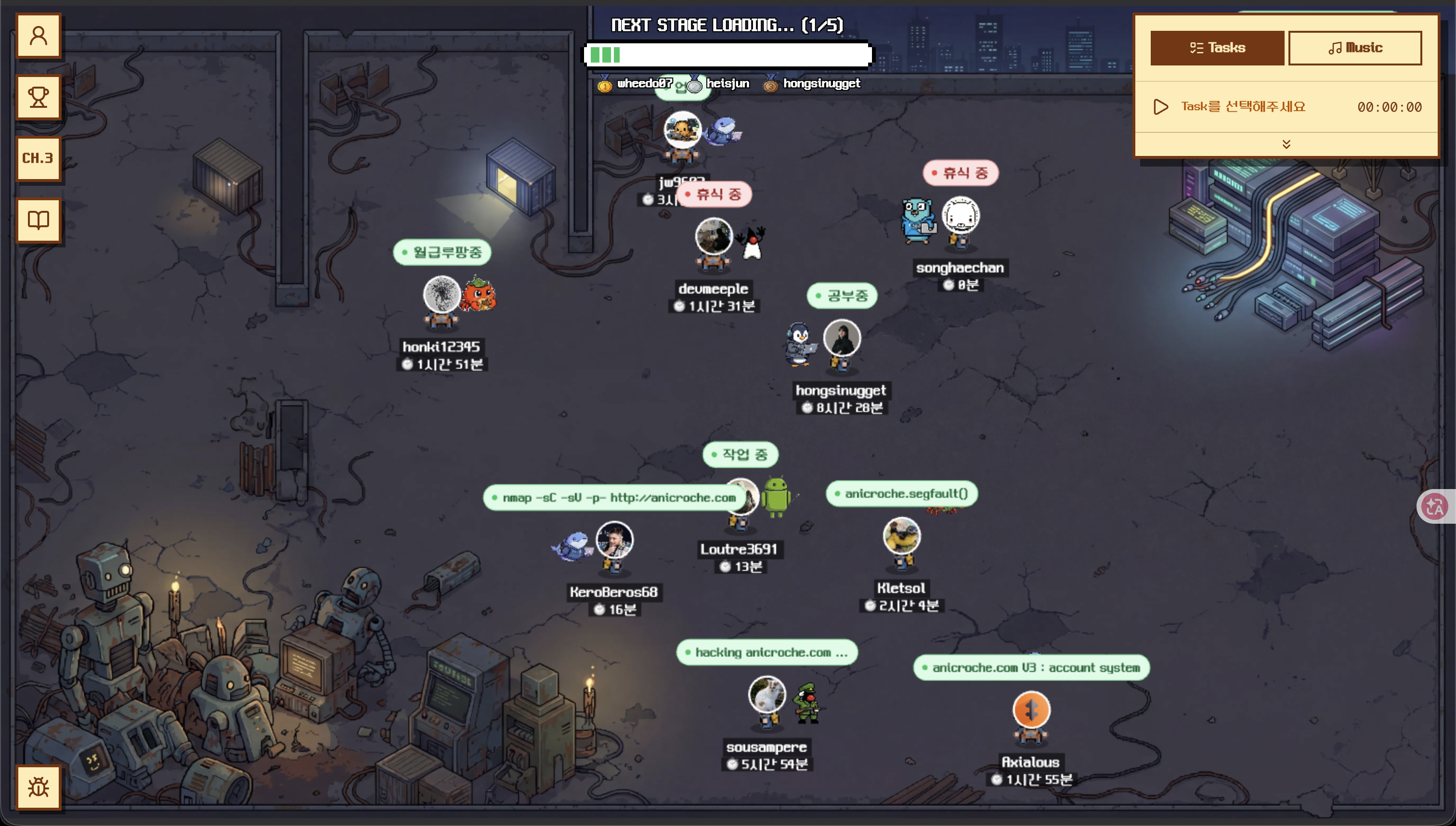Click songhaechan's Gopher character
The height and width of the screenshot is (826, 1456).
918,220
